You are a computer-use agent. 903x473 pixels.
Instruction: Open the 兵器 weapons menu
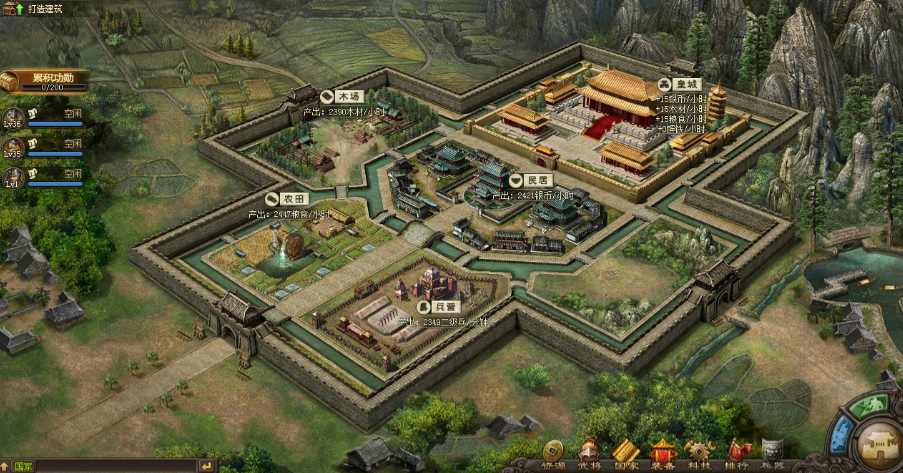coord(773,453)
